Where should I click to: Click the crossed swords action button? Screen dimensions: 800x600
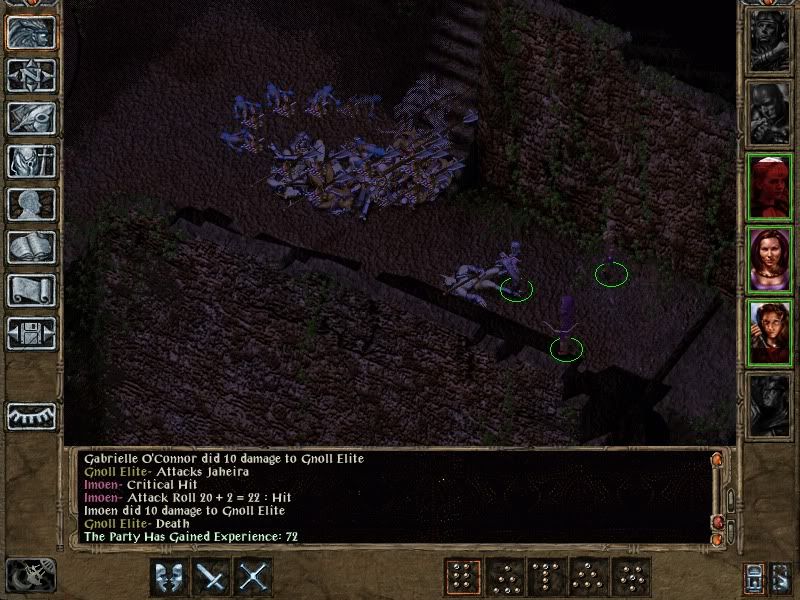255,577
